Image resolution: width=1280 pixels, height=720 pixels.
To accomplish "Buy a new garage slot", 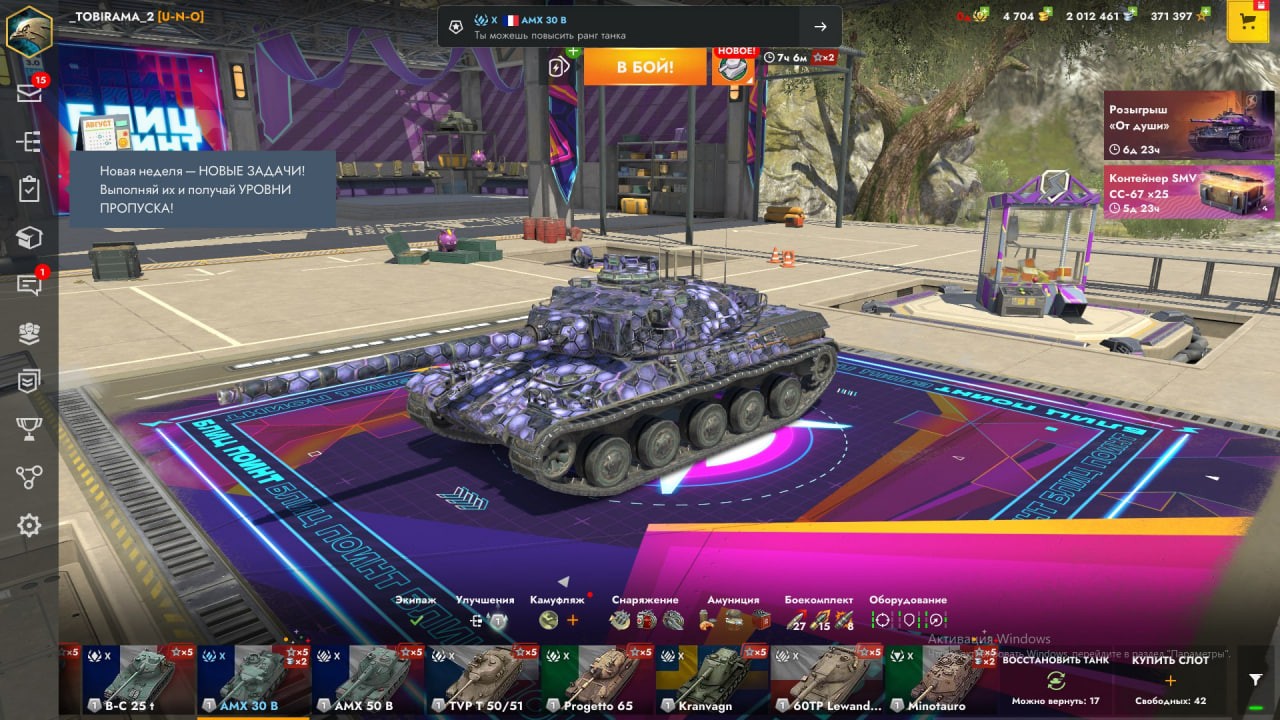I will pyautogui.click(x=1170, y=680).
